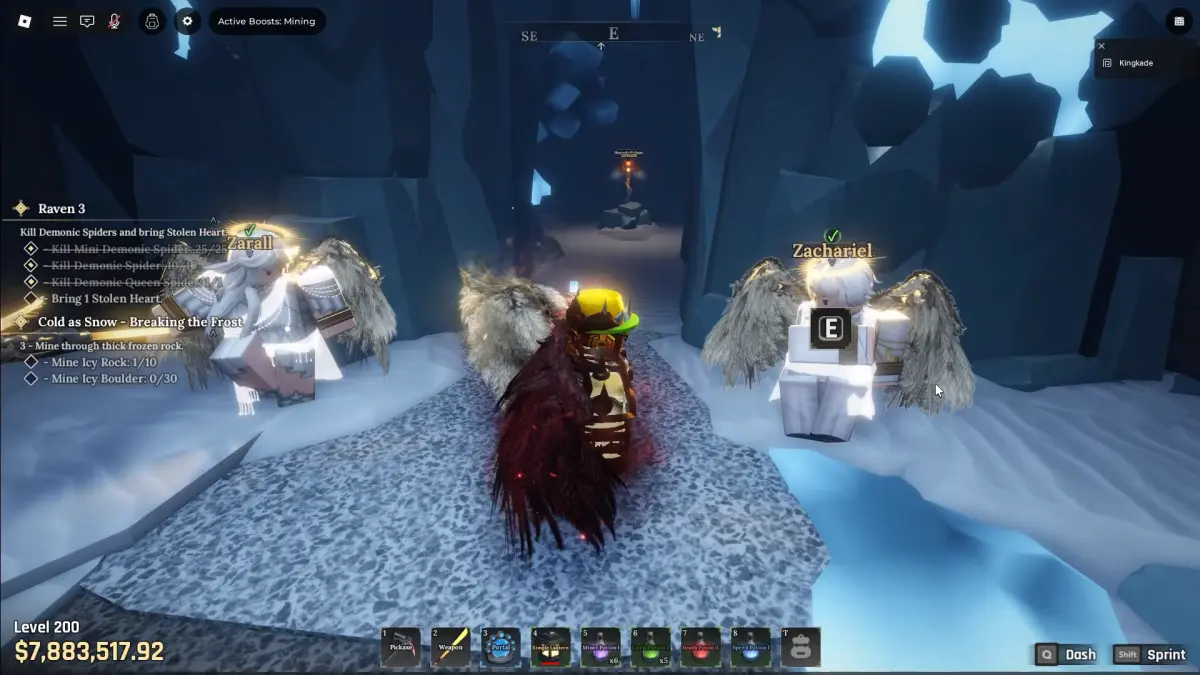This screenshot has width=1200, height=675.
Task: Select the Pickaxe hotbar slot
Action: 401,647
